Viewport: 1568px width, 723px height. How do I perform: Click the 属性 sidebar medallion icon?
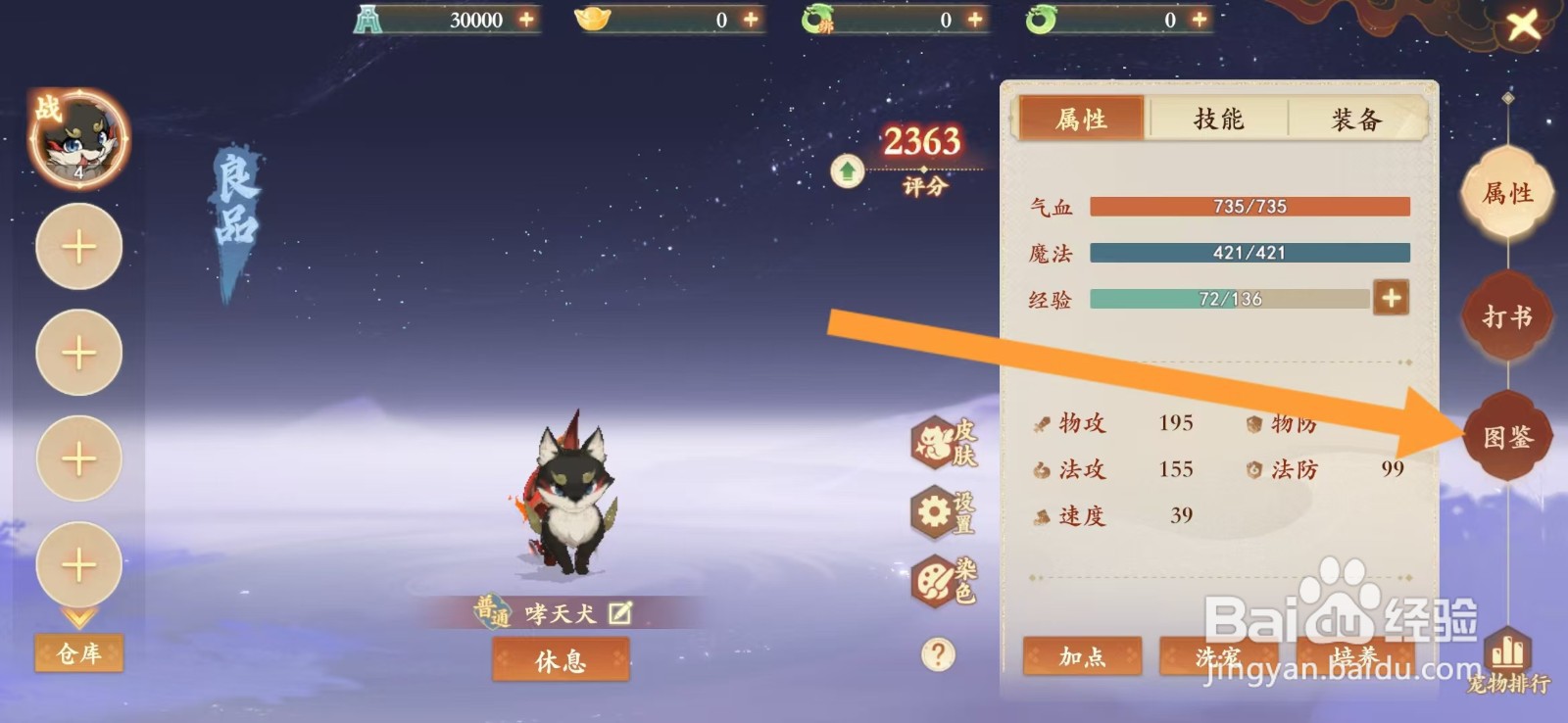1506,196
